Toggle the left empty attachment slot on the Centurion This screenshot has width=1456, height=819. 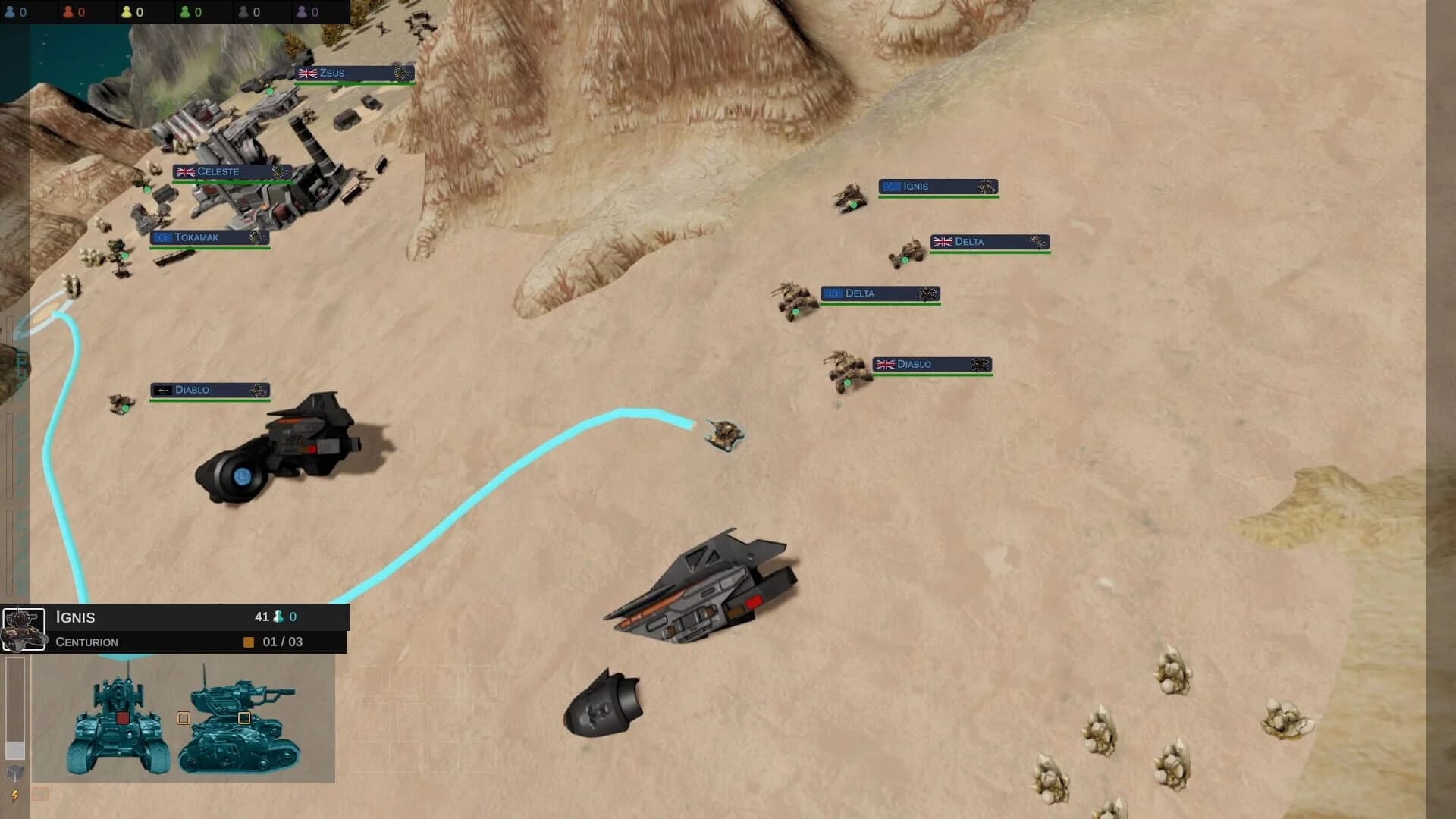tap(184, 717)
